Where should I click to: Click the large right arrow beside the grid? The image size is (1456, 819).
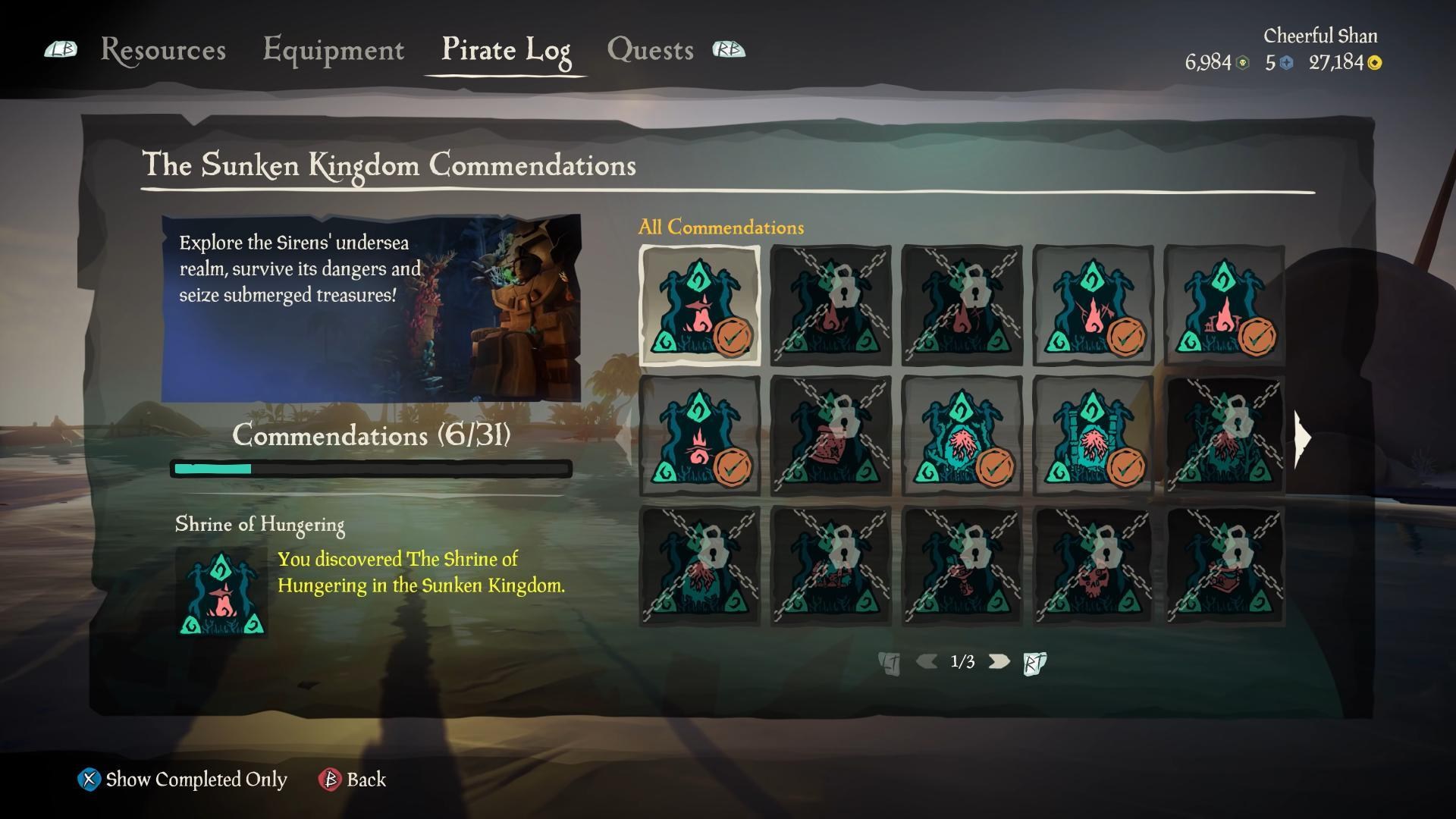click(1303, 437)
